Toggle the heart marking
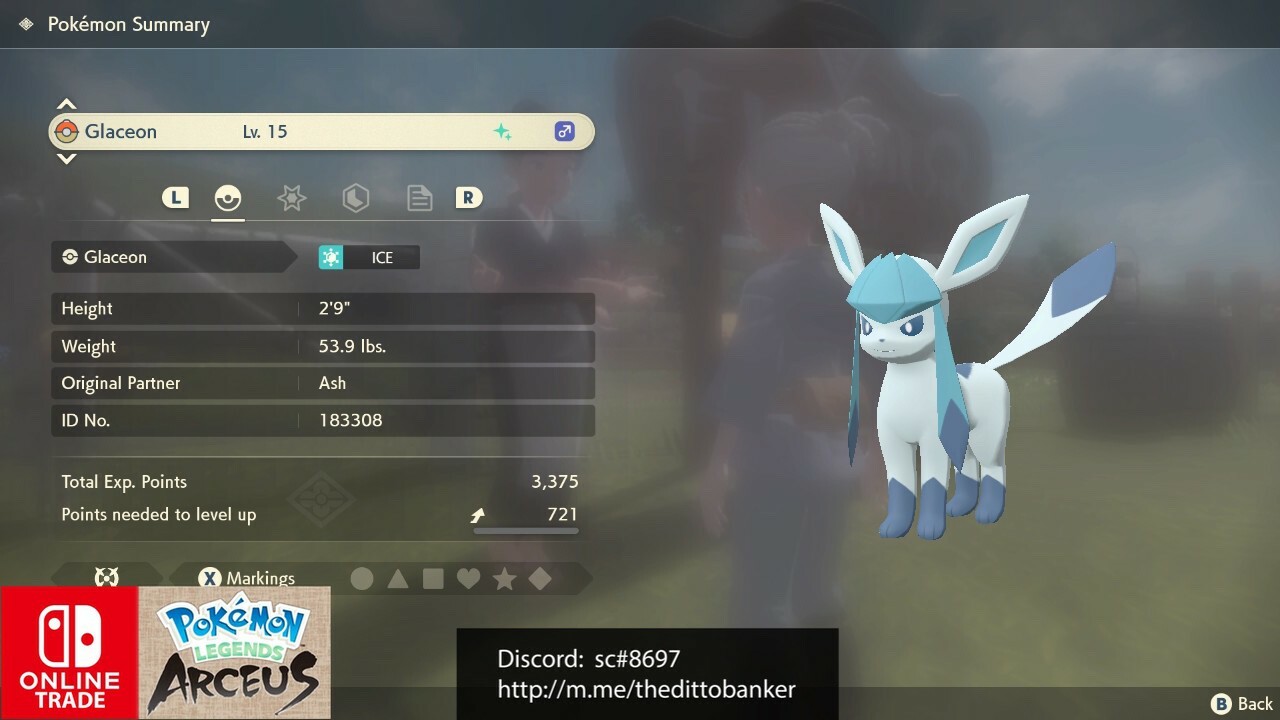Screen dimensions: 1280x720 [468, 578]
